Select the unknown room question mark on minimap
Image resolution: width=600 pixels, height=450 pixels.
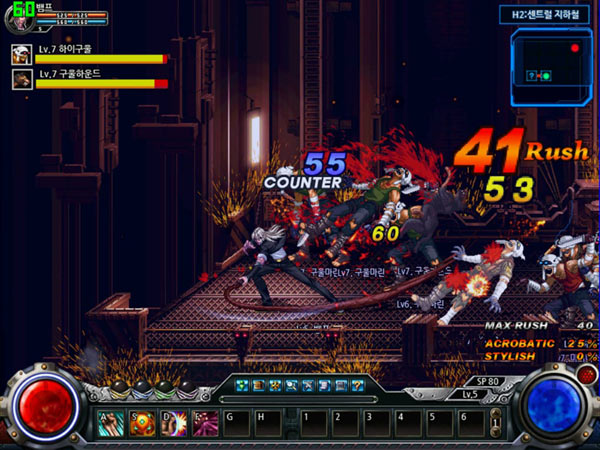pyautogui.click(x=533, y=76)
